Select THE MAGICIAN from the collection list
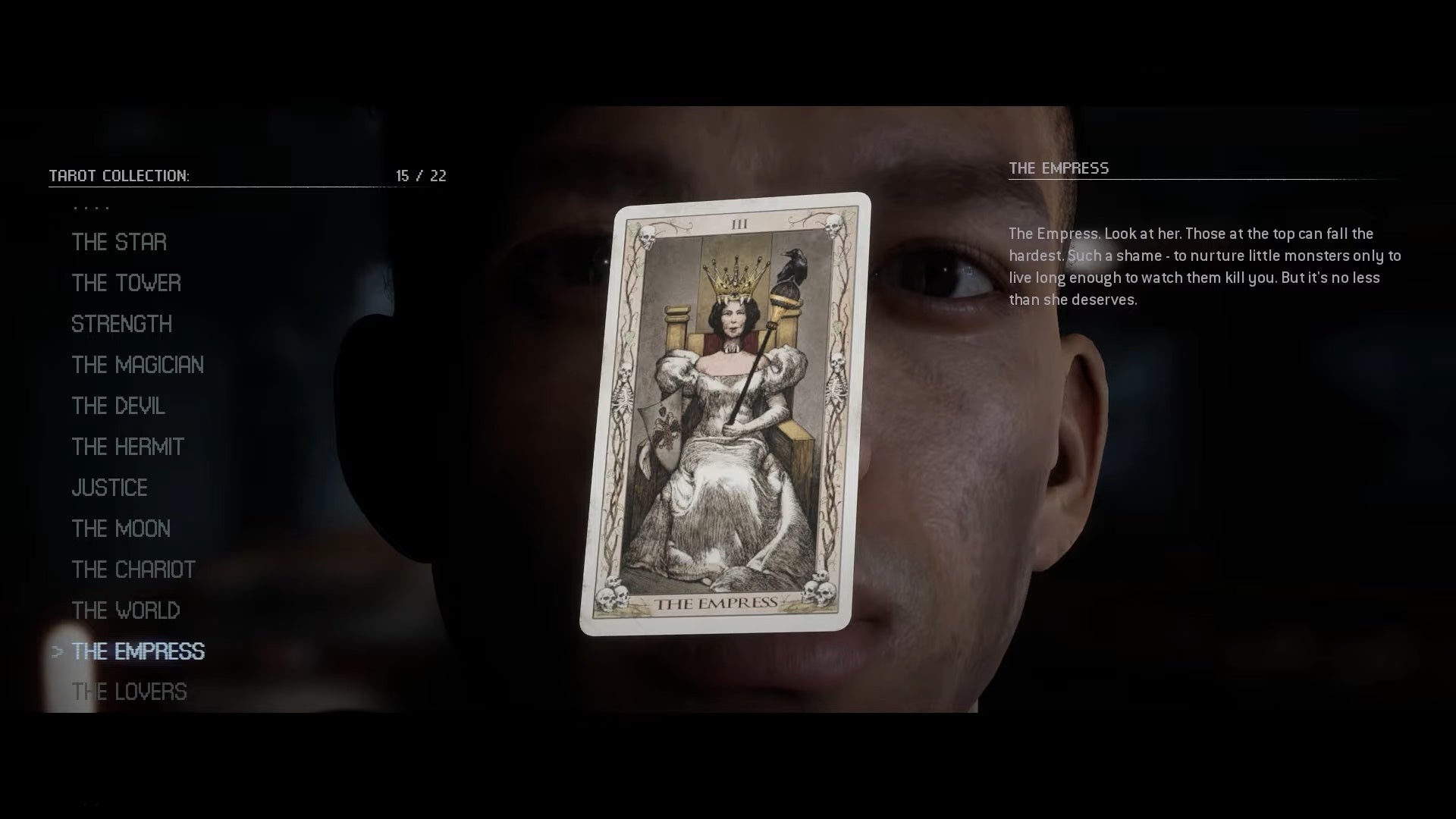The image size is (1456, 819). point(137,366)
